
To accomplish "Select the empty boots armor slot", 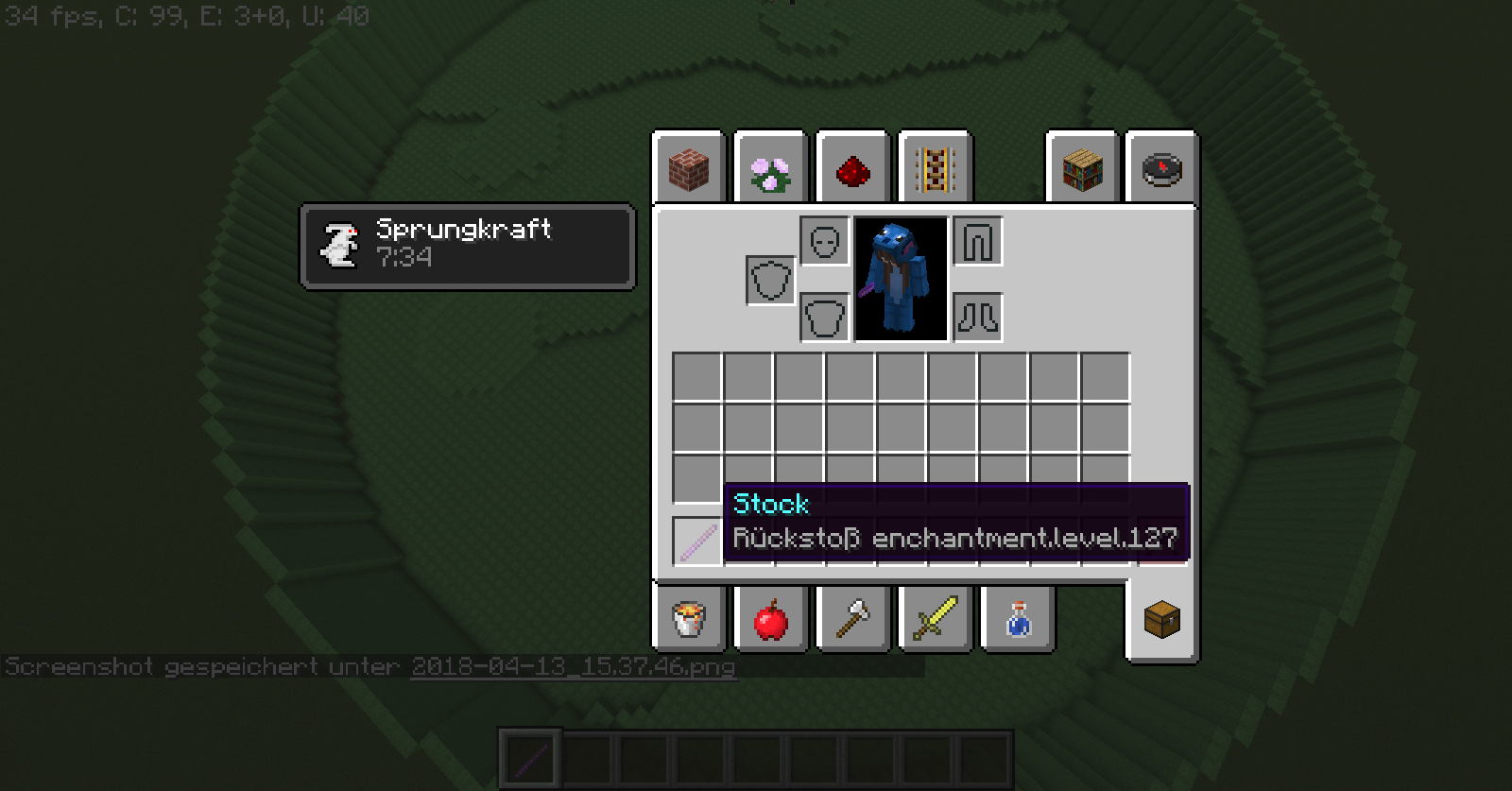I will (x=978, y=318).
